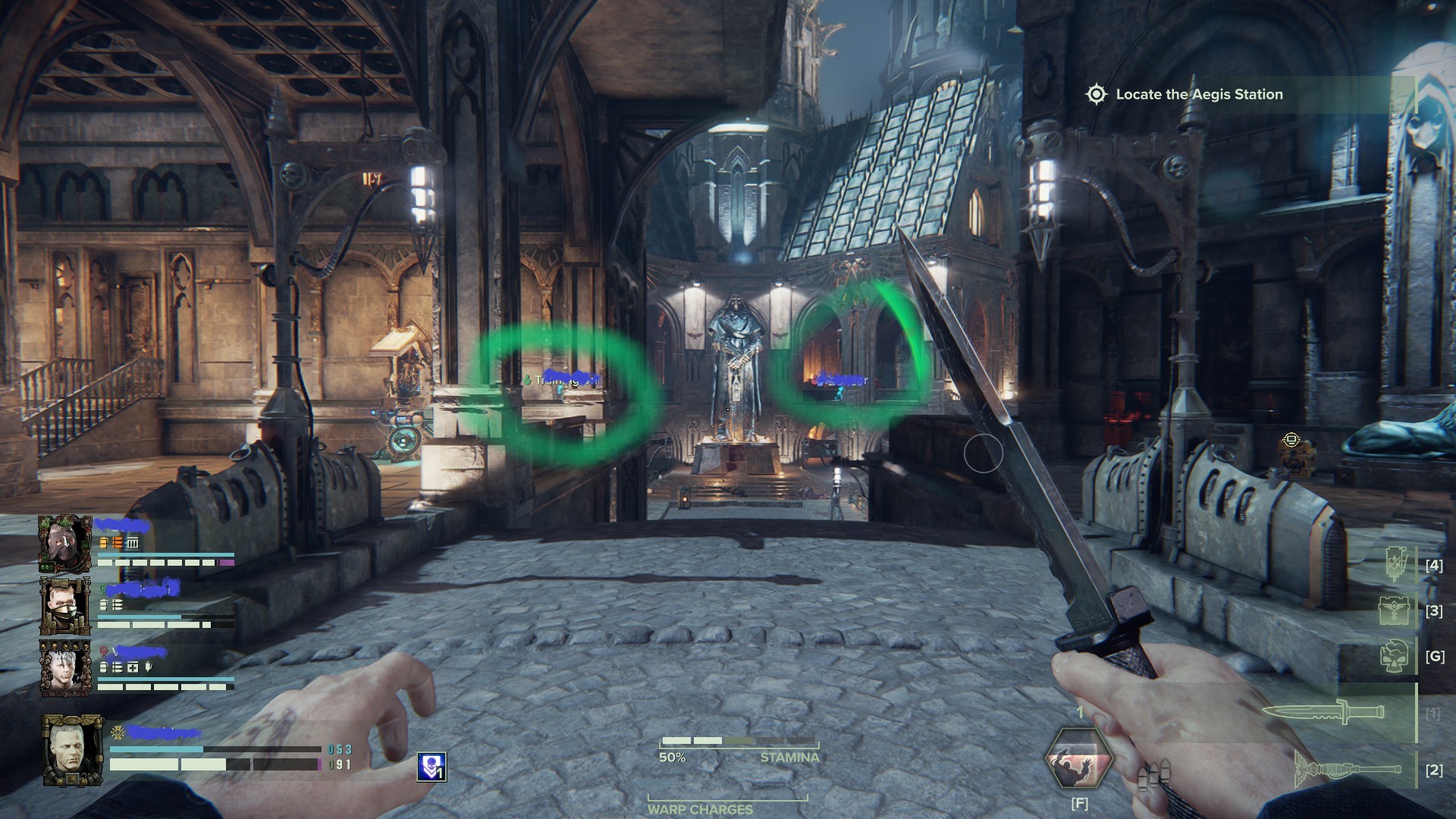
Task: Switch to the force staff weapon slot
Action: click(1348, 769)
